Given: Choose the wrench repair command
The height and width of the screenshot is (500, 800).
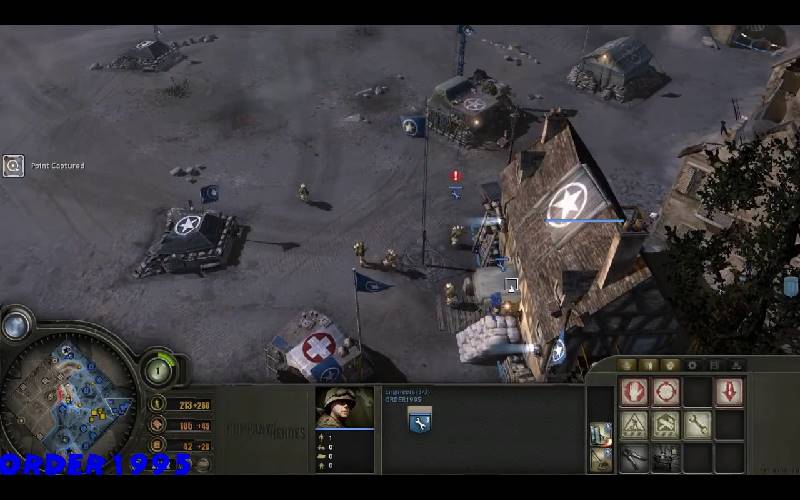Looking at the screenshot, I should pyautogui.click(x=698, y=424).
